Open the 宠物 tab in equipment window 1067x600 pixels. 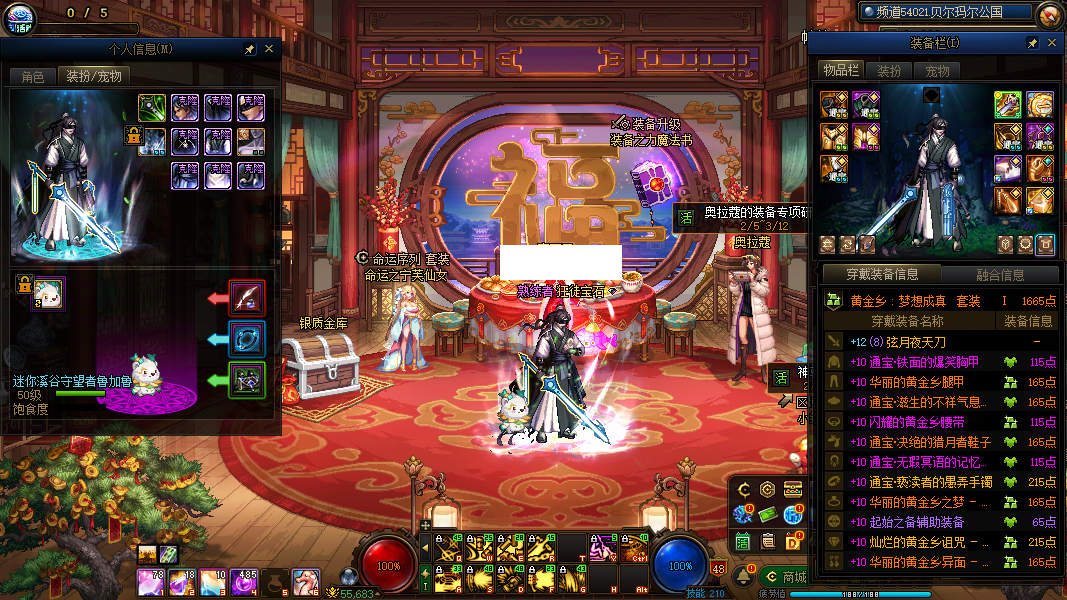pyautogui.click(x=937, y=71)
